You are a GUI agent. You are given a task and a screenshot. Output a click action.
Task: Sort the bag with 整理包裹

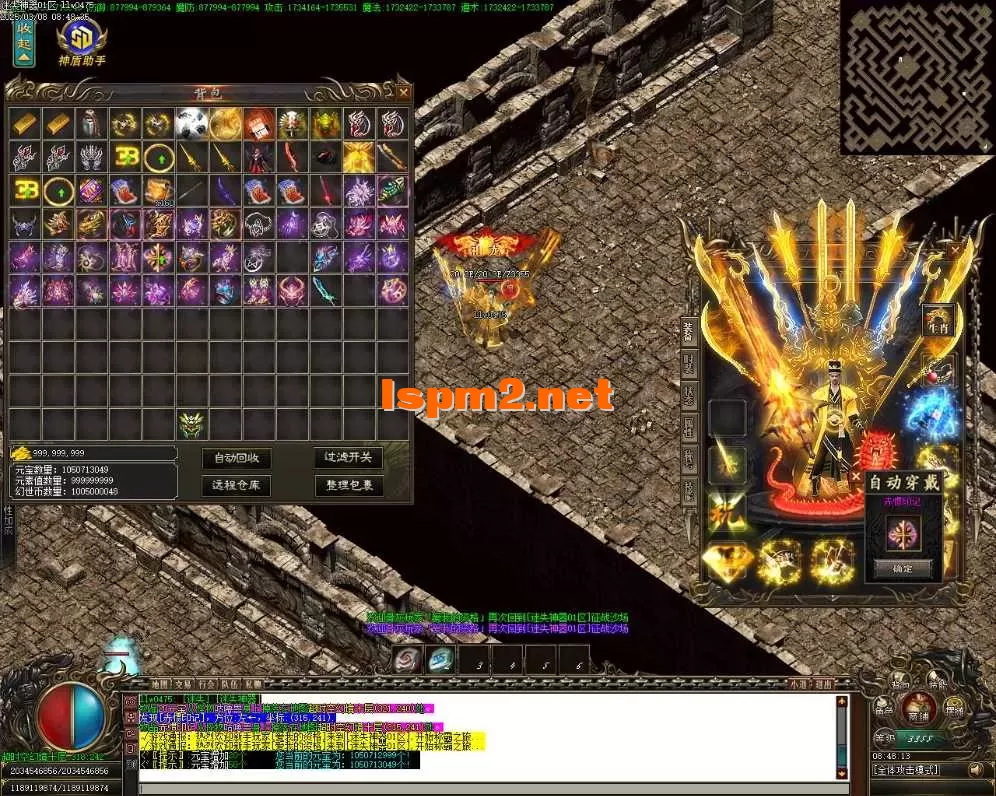pyautogui.click(x=348, y=486)
